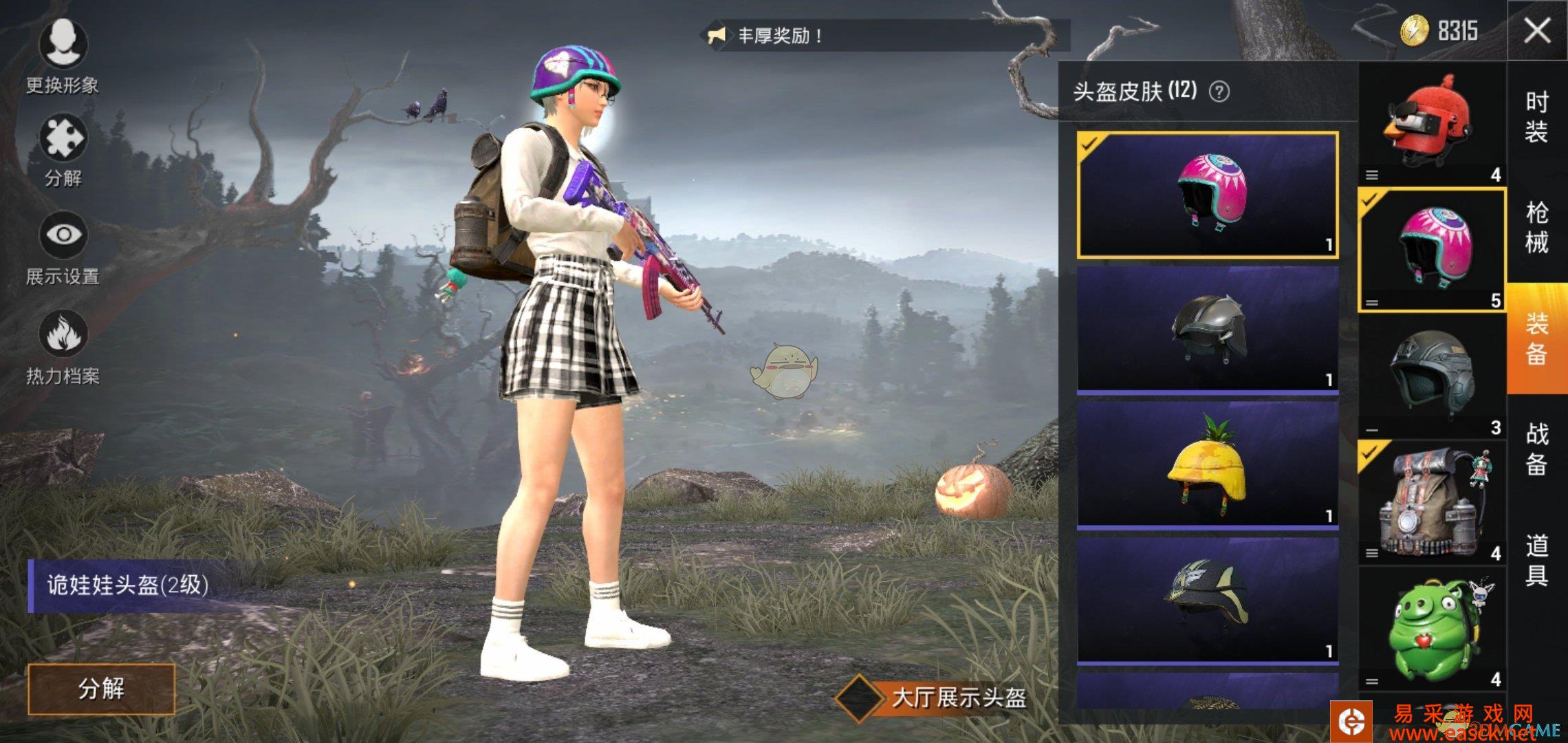The height and width of the screenshot is (743, 1568).
Task: Open the 战备 tab
Action: (1537, 449)
